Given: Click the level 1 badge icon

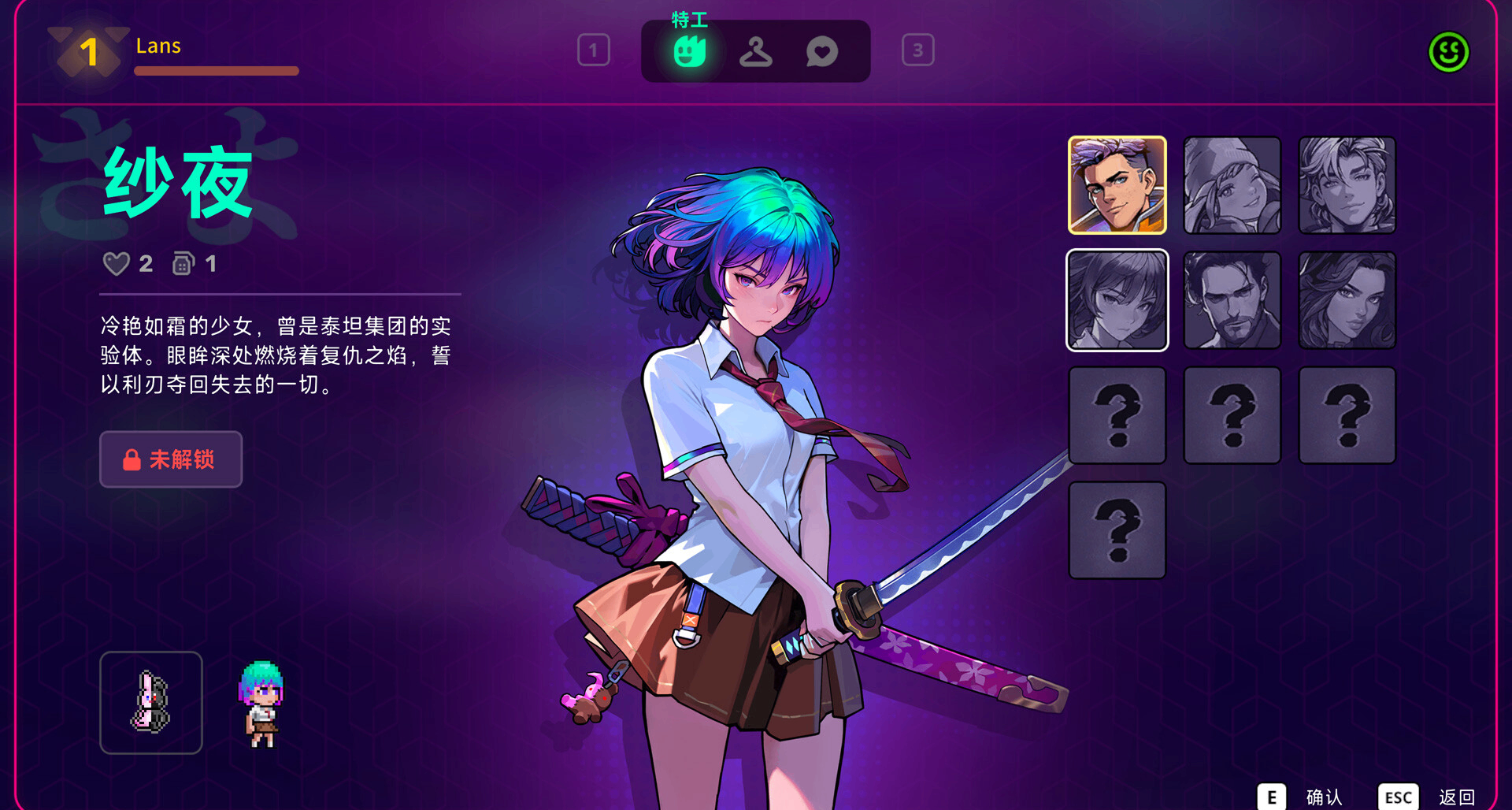Looking at the screenshot, I should [x=87, y=52].
